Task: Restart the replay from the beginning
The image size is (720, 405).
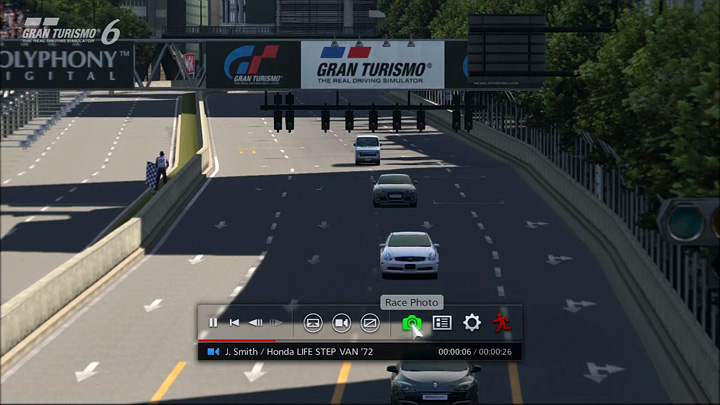Action: (234, 322)
